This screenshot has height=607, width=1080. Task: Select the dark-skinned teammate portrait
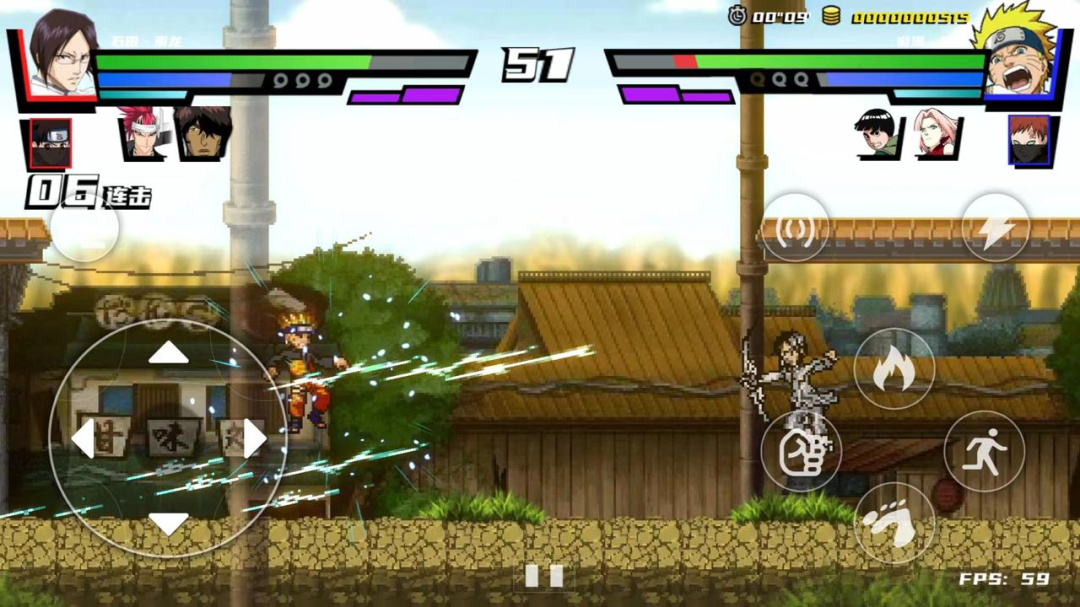204,133
